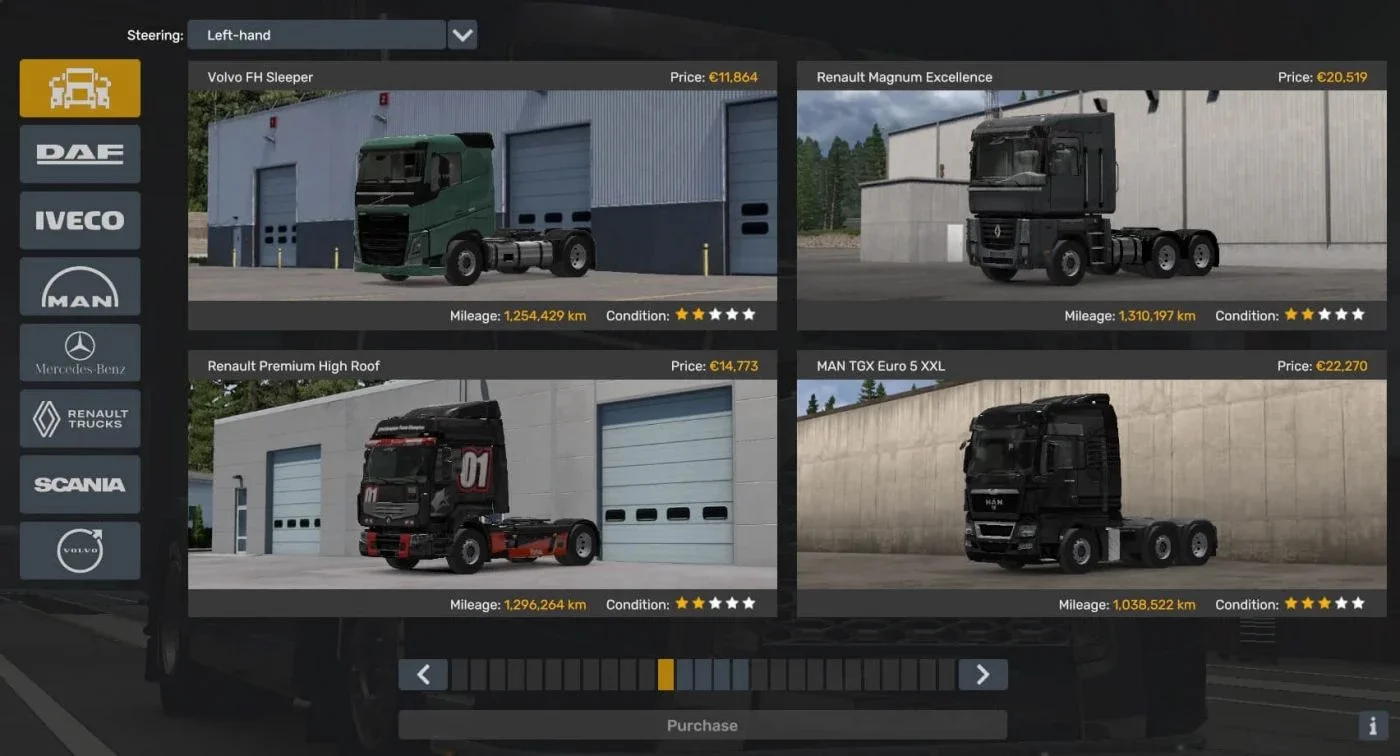Select the Renault Magnum Excellence truck
The image size is (1400, 756).
click(x=1094, y=195)
